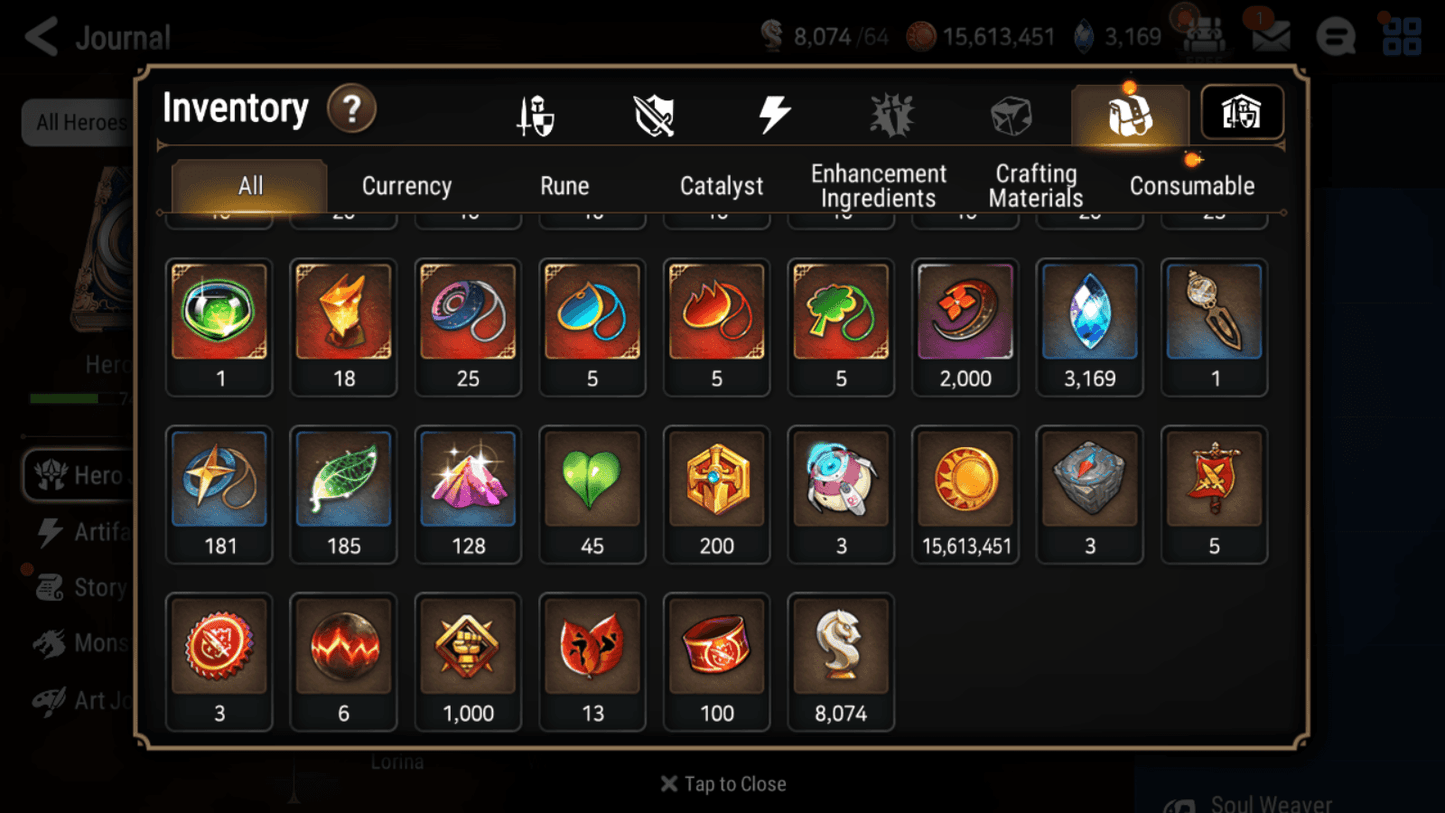
Task: Click the Inventory help question mark
Action: click(x=352, y=110)
